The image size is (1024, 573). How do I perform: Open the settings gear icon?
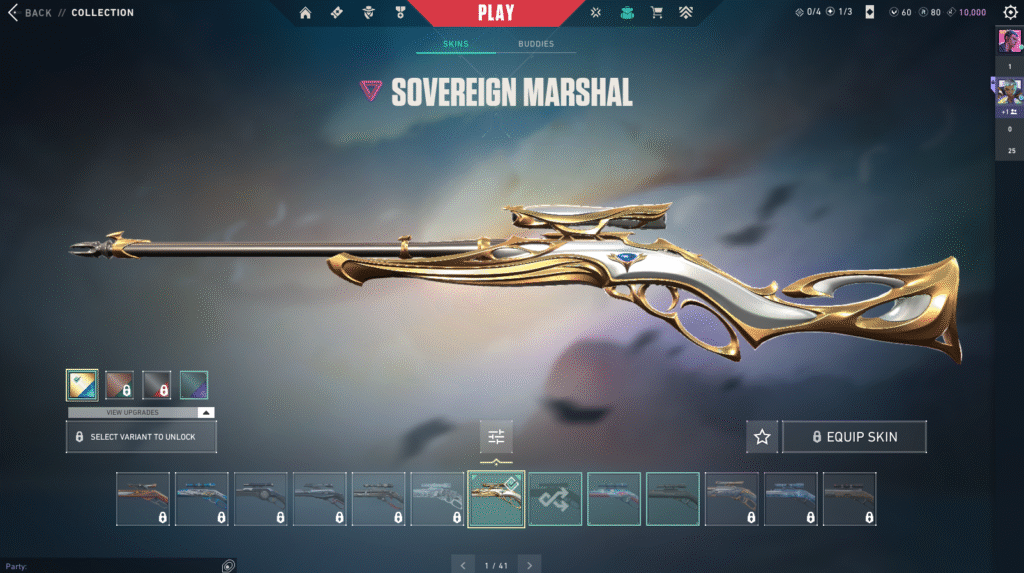pos(1010,13)
